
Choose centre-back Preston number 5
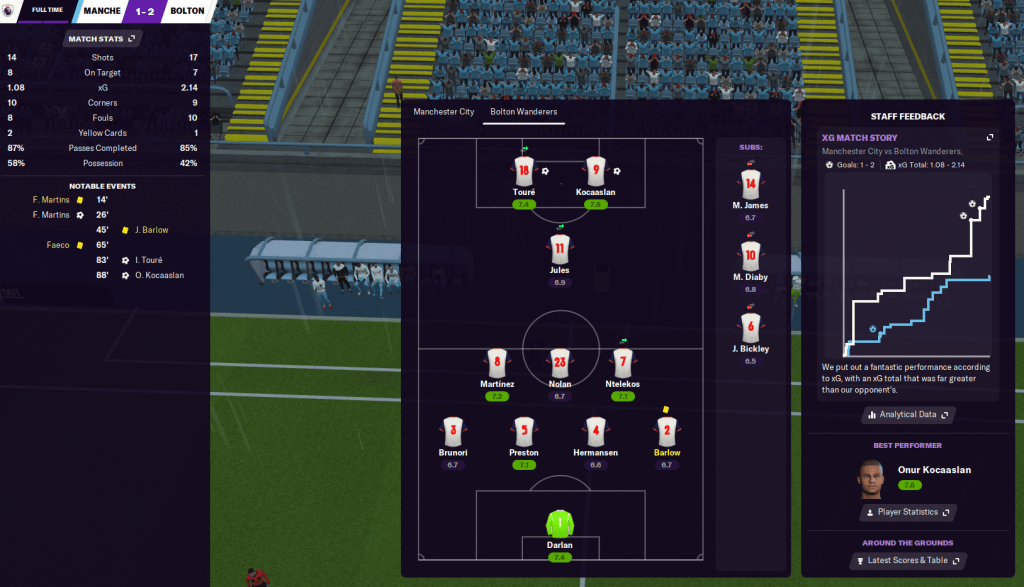coord(523,431)
